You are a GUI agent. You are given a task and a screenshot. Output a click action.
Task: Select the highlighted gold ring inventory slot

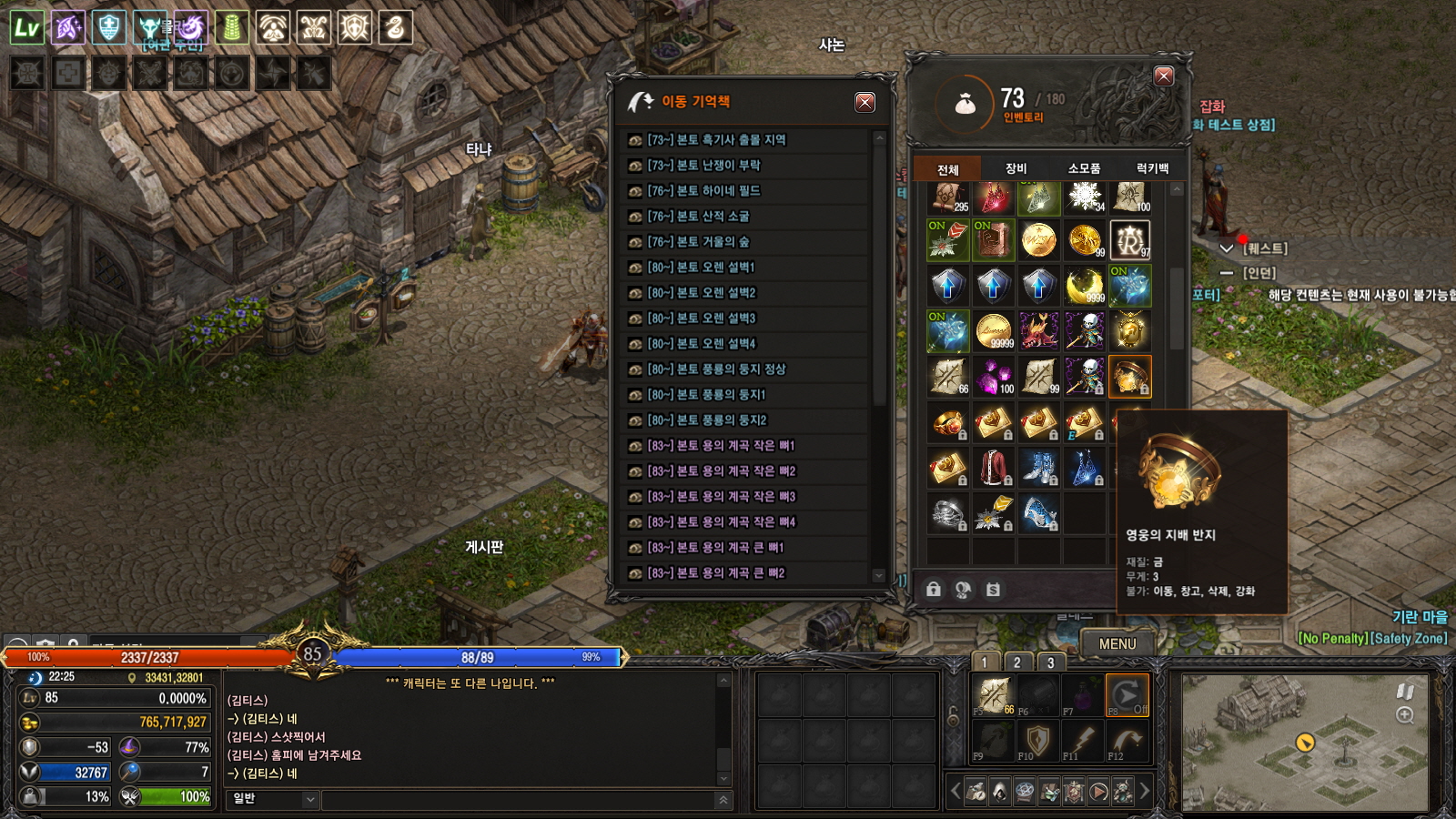1129,376
